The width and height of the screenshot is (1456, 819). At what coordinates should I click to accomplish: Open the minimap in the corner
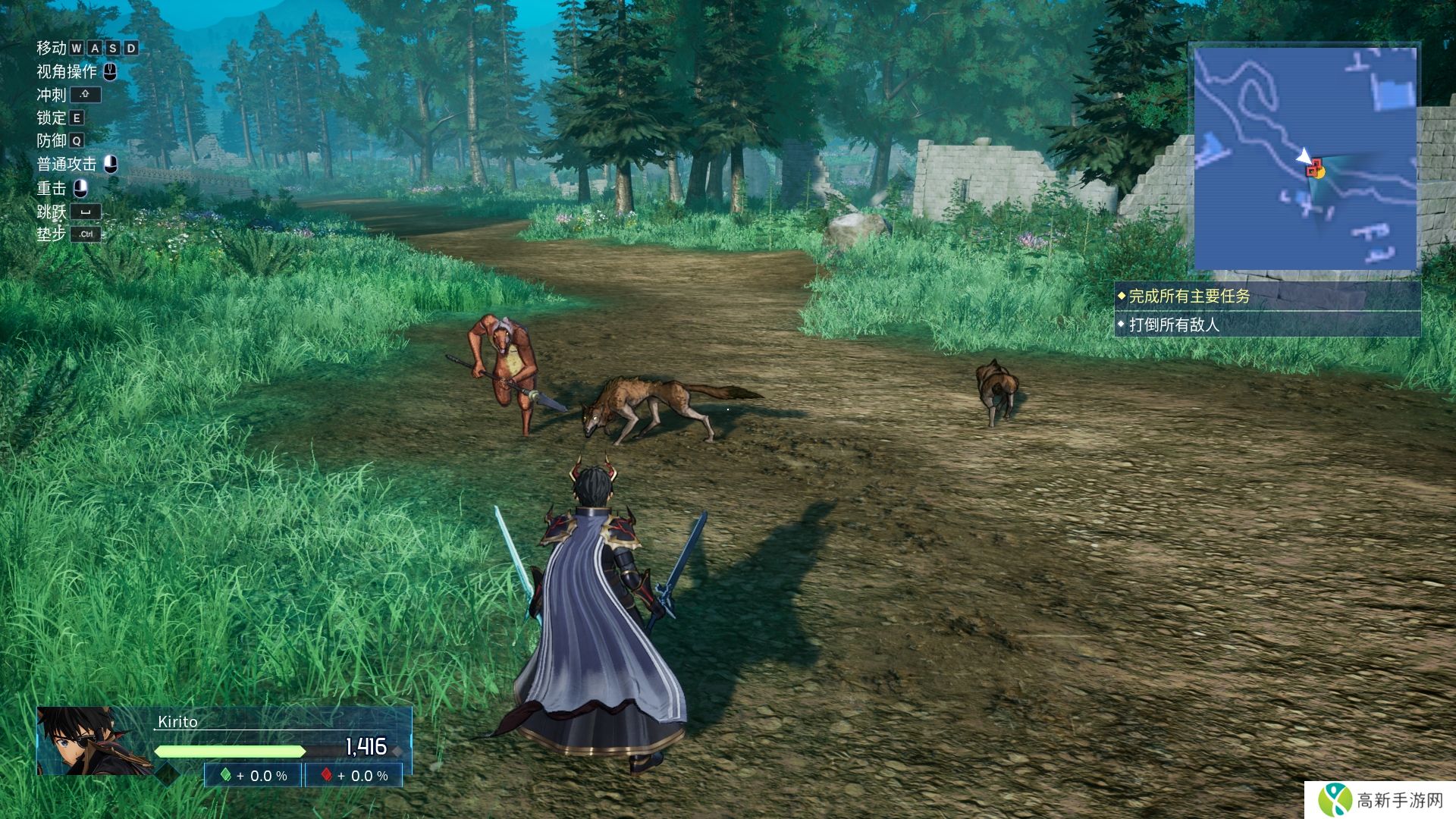click(1305, 158)
